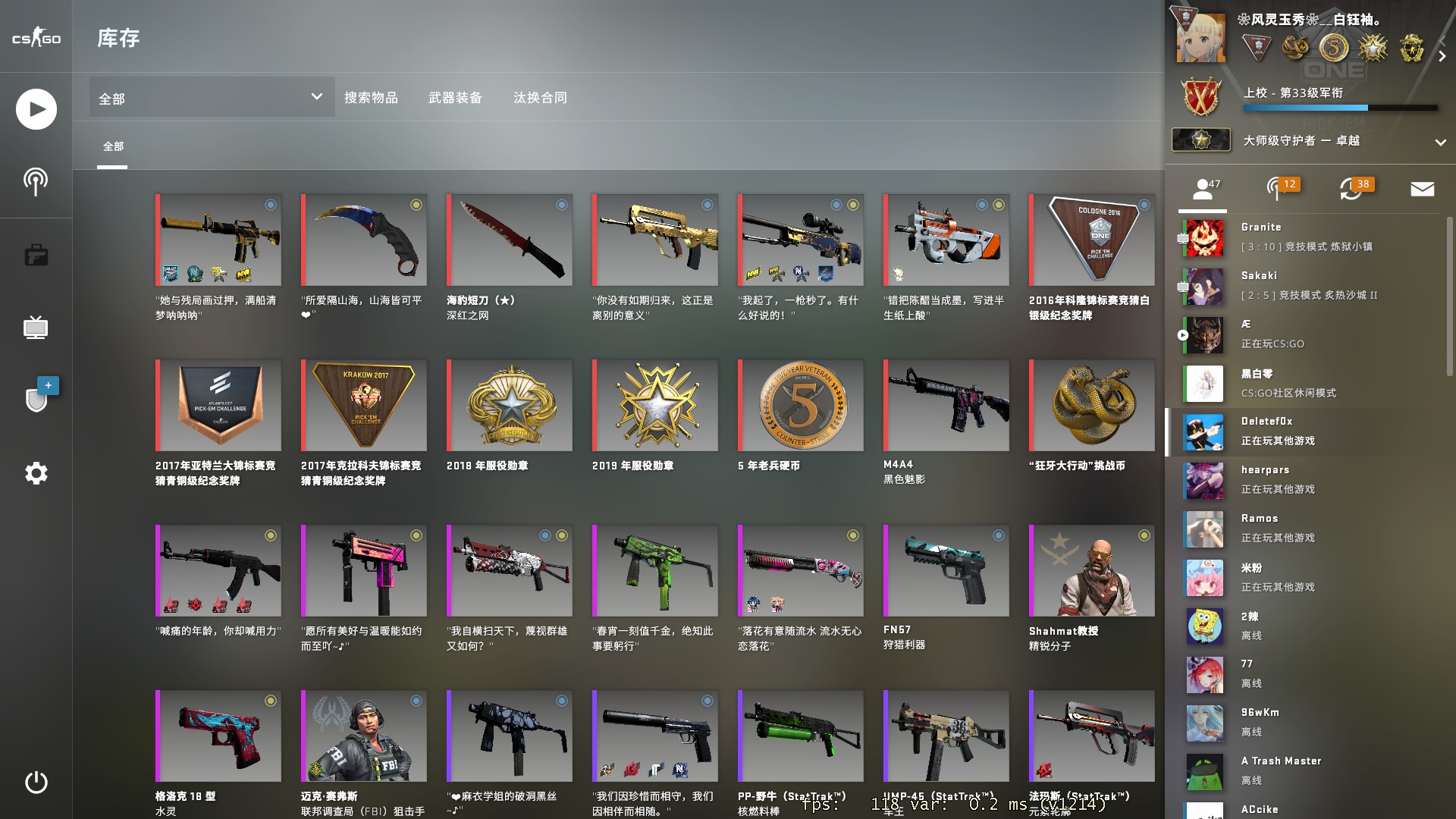This screenshot has width=1456, height=819.
Task: Start a match with the play button
Action: pyautogui.click(x=36, y=109)
